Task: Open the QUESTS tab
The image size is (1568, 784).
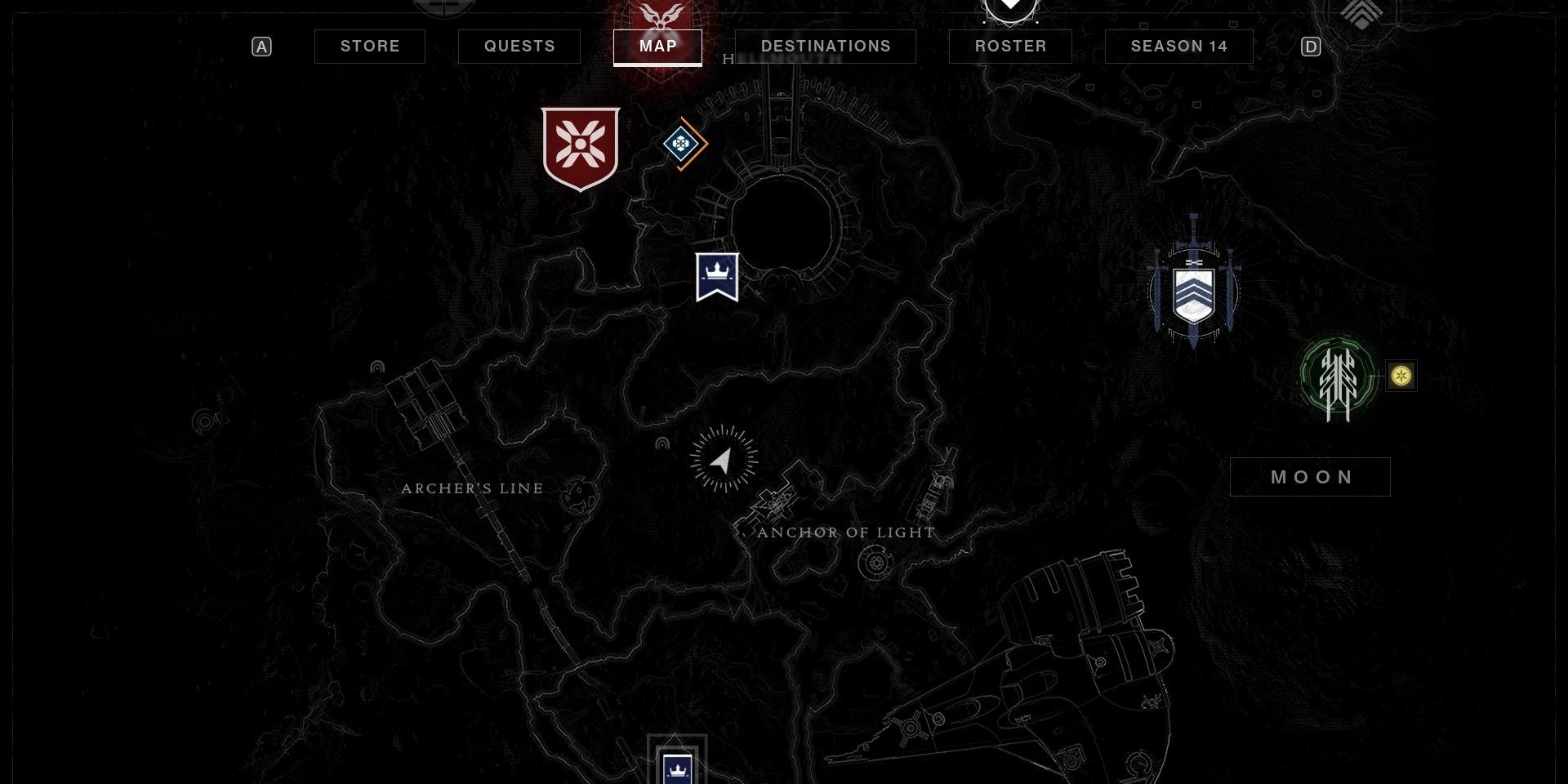Action: 519,47
